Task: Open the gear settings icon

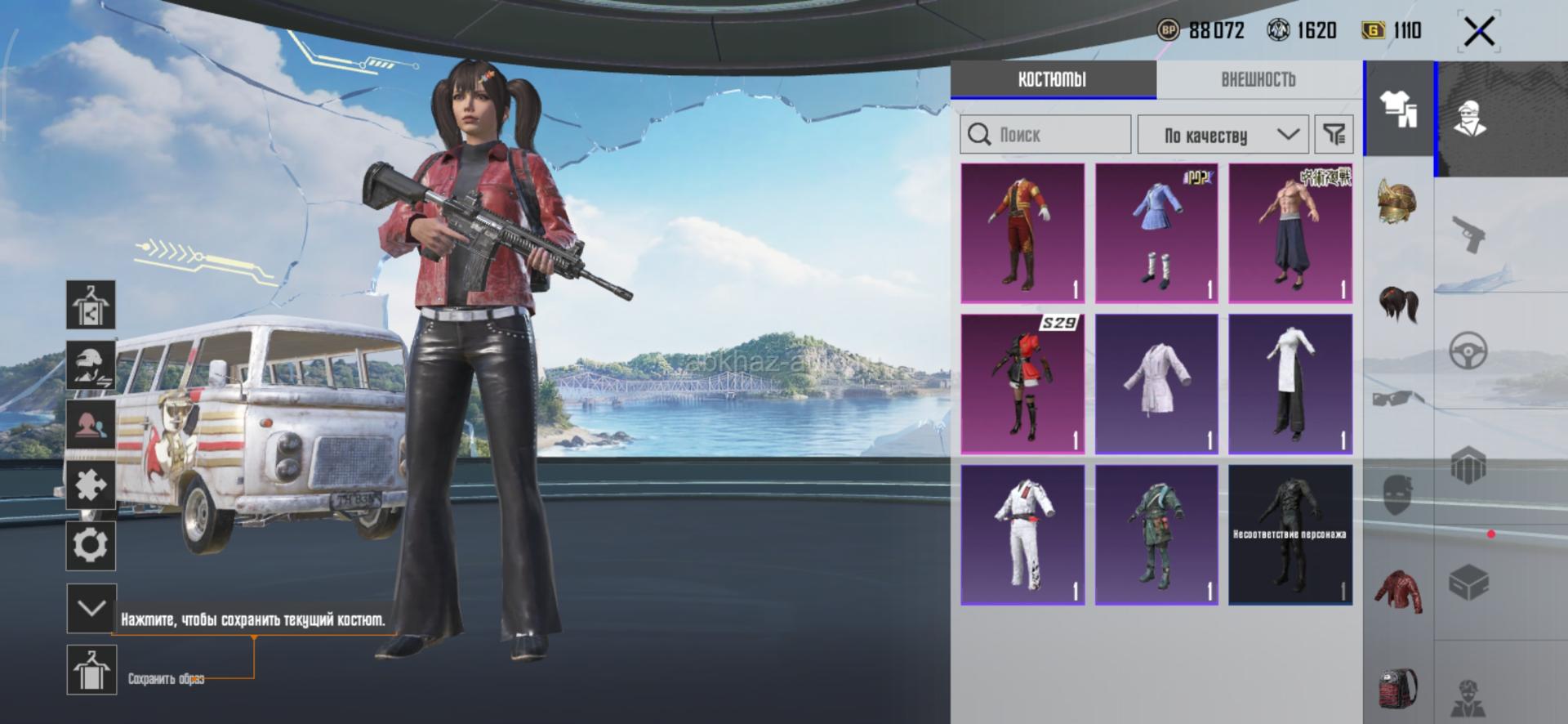Action: click(x=91, y=545)
